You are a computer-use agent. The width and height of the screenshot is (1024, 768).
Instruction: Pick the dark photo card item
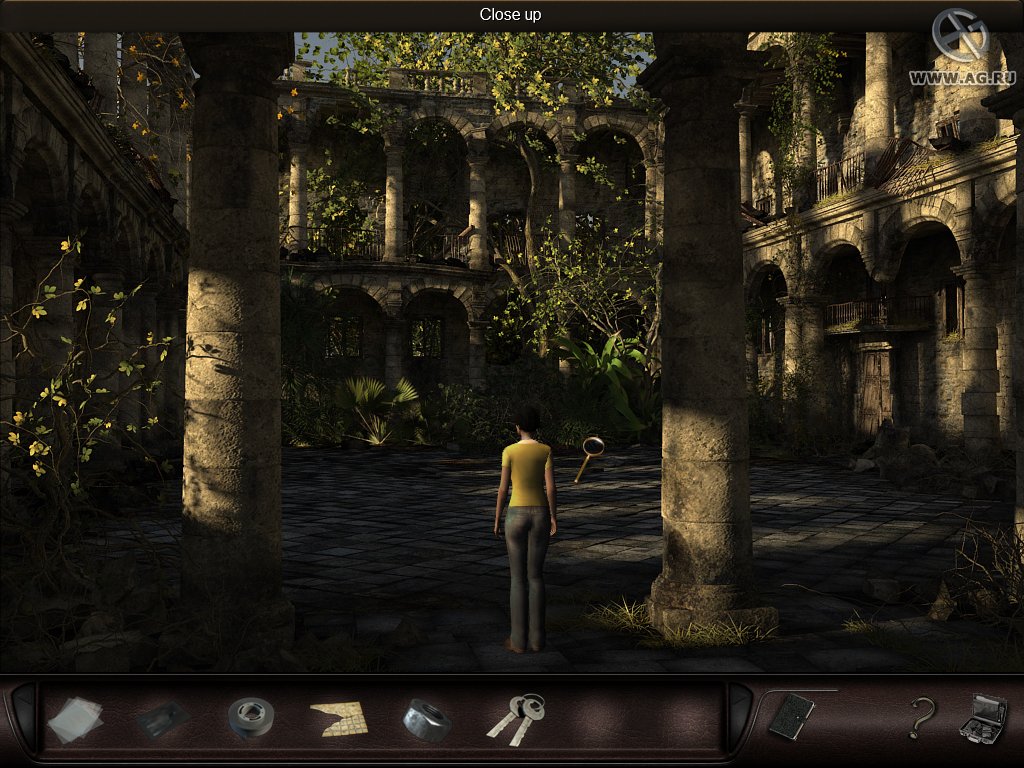click(163, 719)
